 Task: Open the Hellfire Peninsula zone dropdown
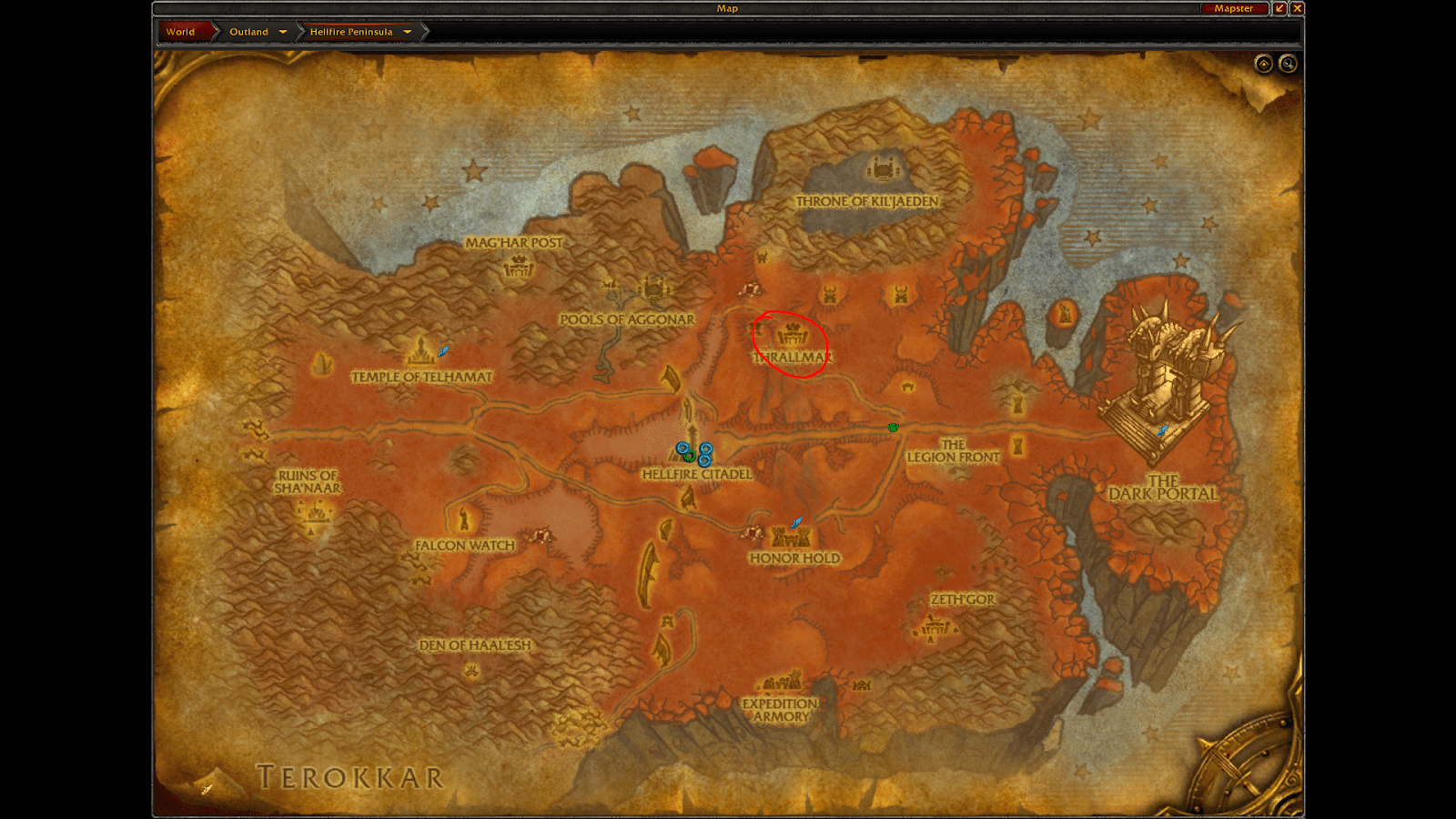pyautogui.click(x=409, y=30)
